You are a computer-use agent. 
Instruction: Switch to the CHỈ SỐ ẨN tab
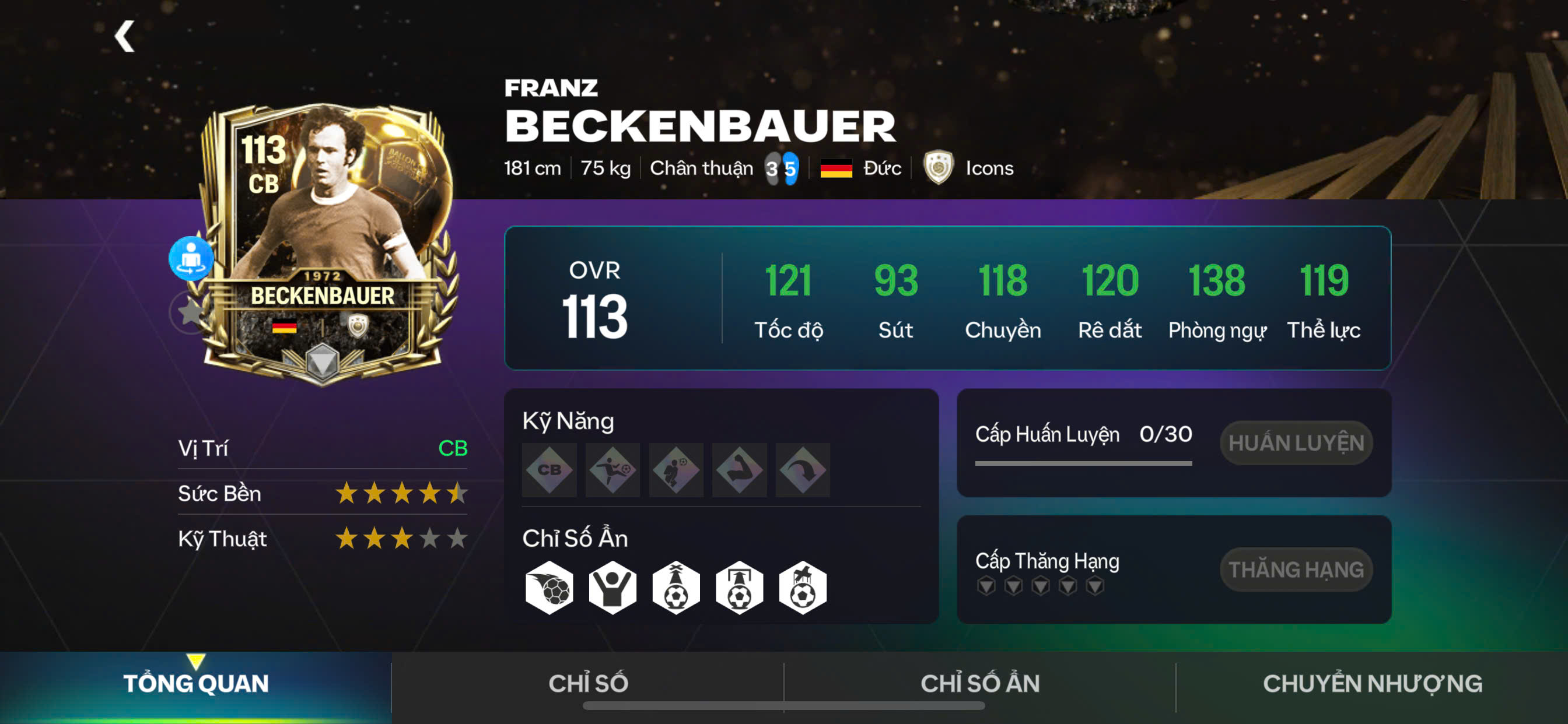[979, 684]
